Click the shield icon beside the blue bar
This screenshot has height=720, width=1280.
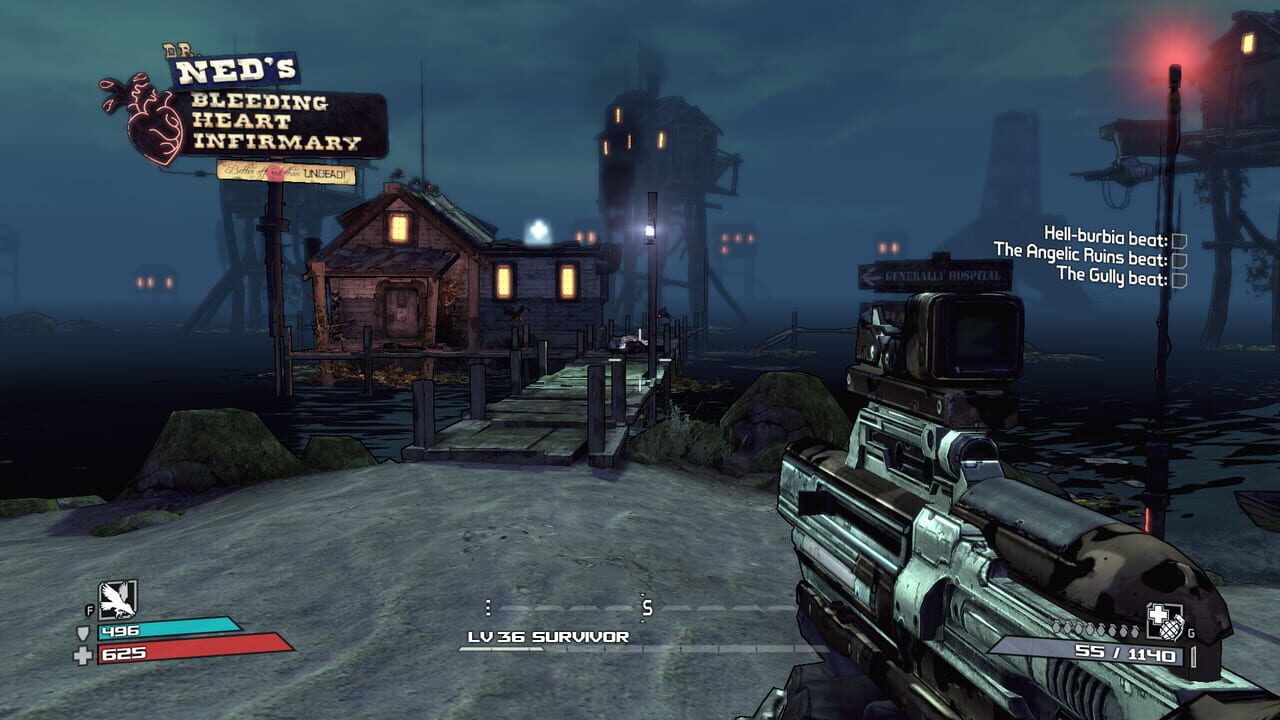click(x=83, y=634)
